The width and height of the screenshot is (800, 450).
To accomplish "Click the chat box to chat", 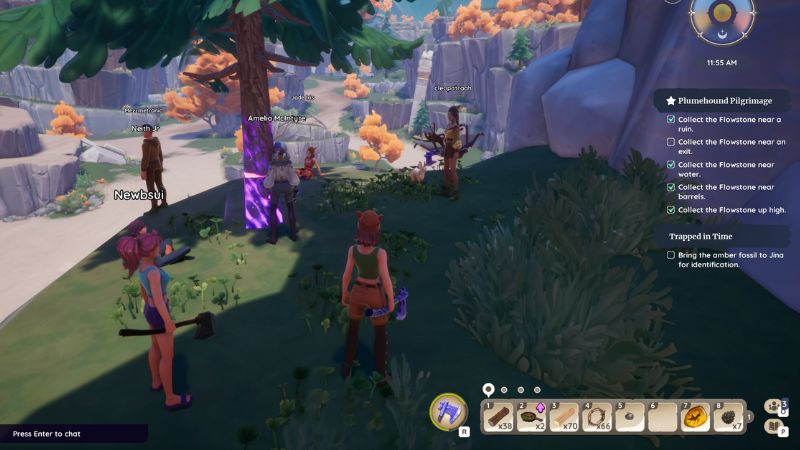I will tap(74, 434).
